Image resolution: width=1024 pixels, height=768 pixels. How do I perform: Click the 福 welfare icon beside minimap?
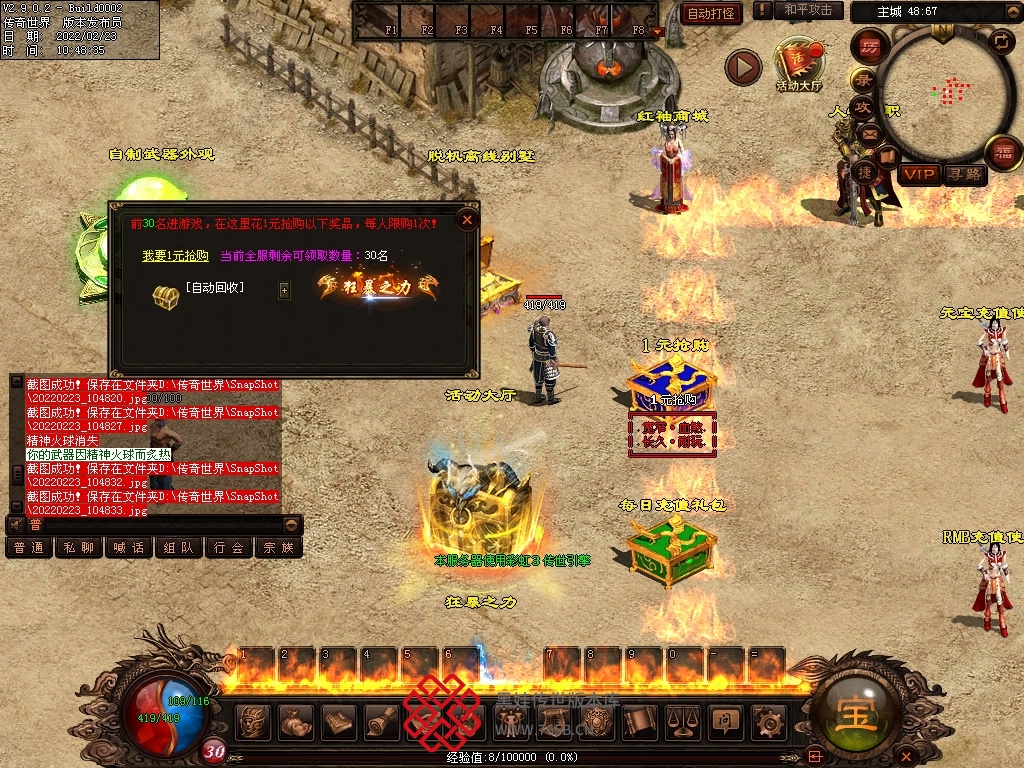1003,154
